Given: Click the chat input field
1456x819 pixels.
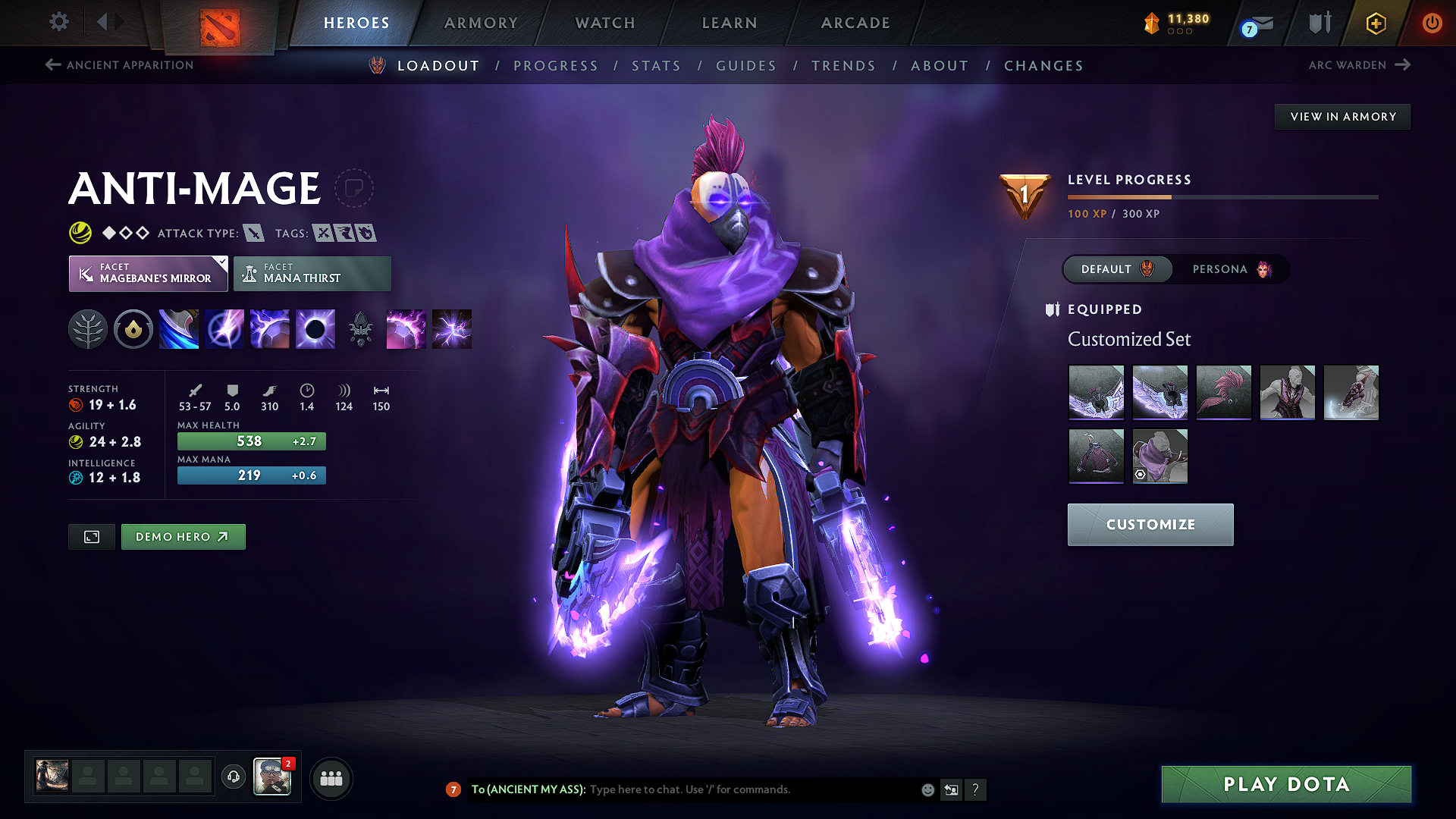Looking at the screenshot, I should pyautogui.click(x=751, y=789).
